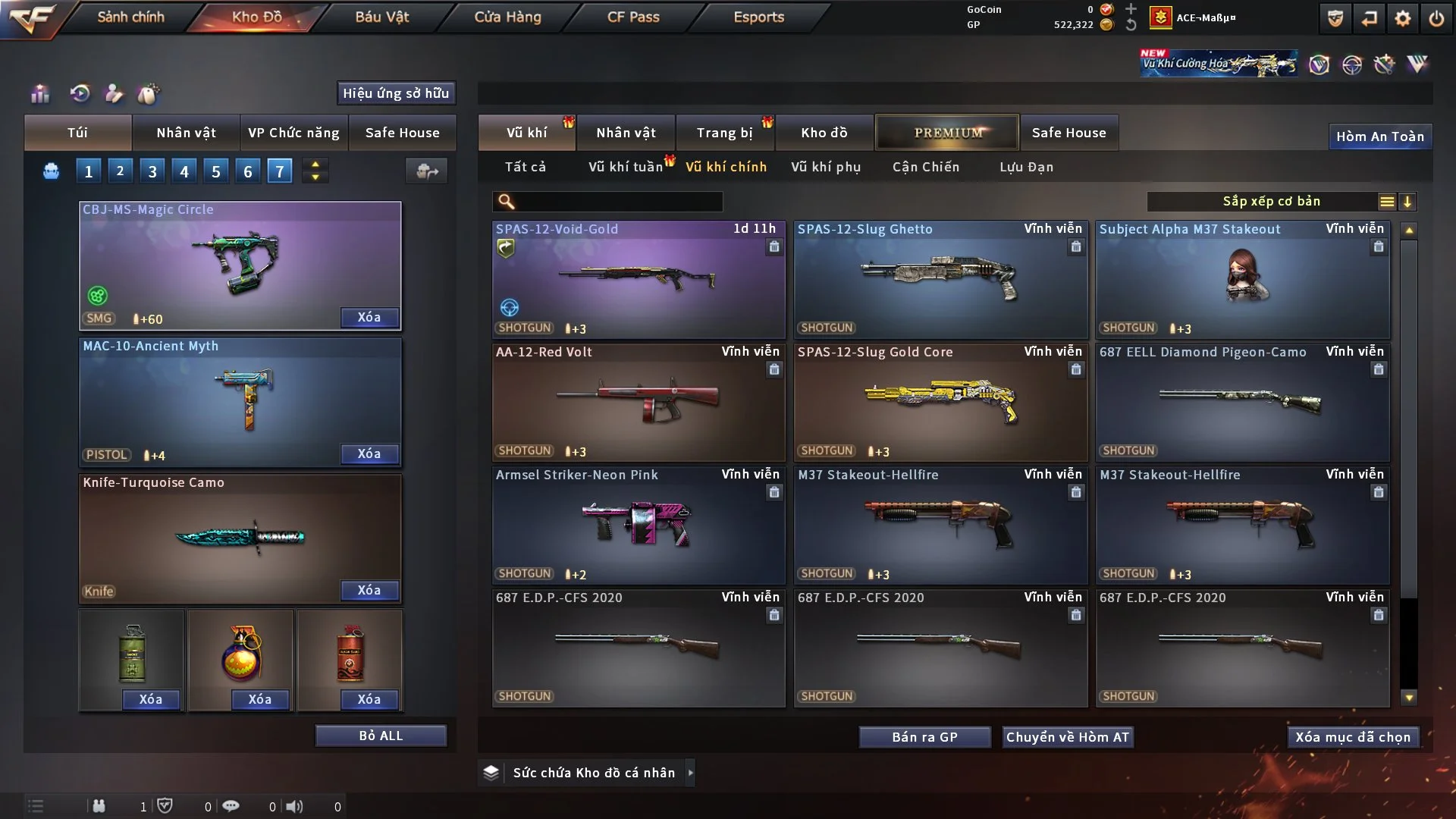Open the CF Pass menu

click(x=633, y=17)
